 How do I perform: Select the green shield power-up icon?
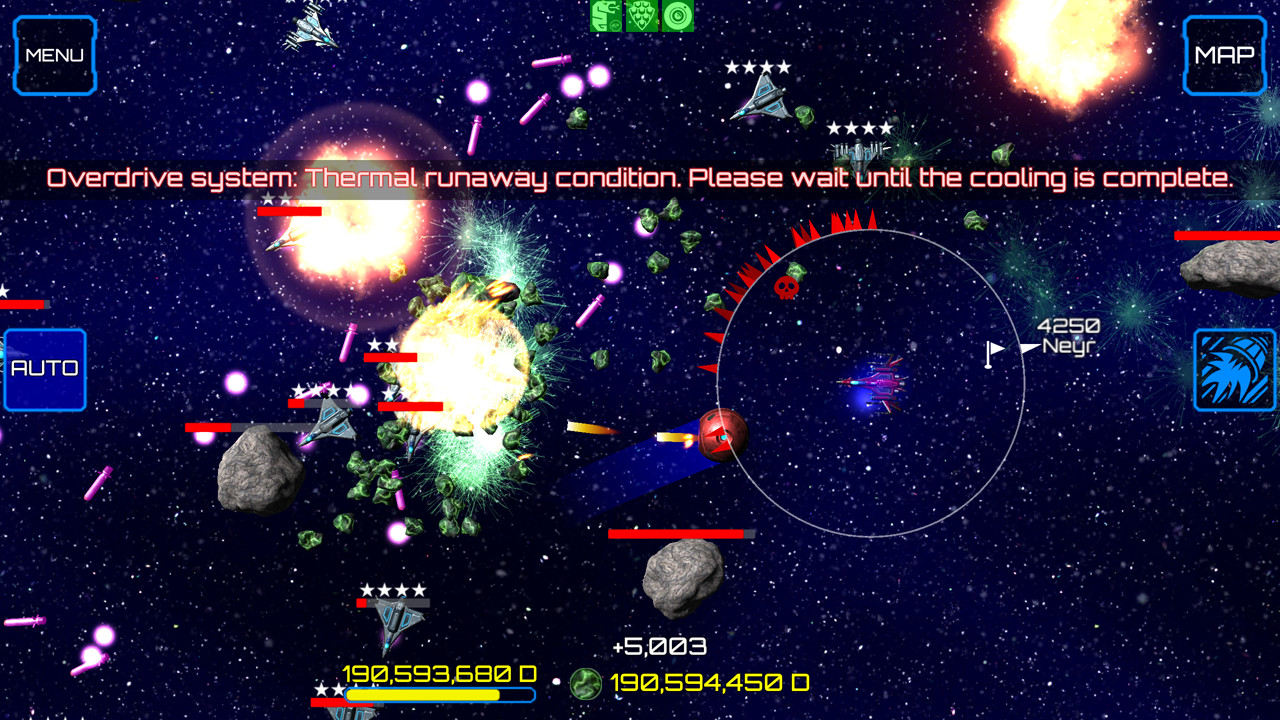639,17
